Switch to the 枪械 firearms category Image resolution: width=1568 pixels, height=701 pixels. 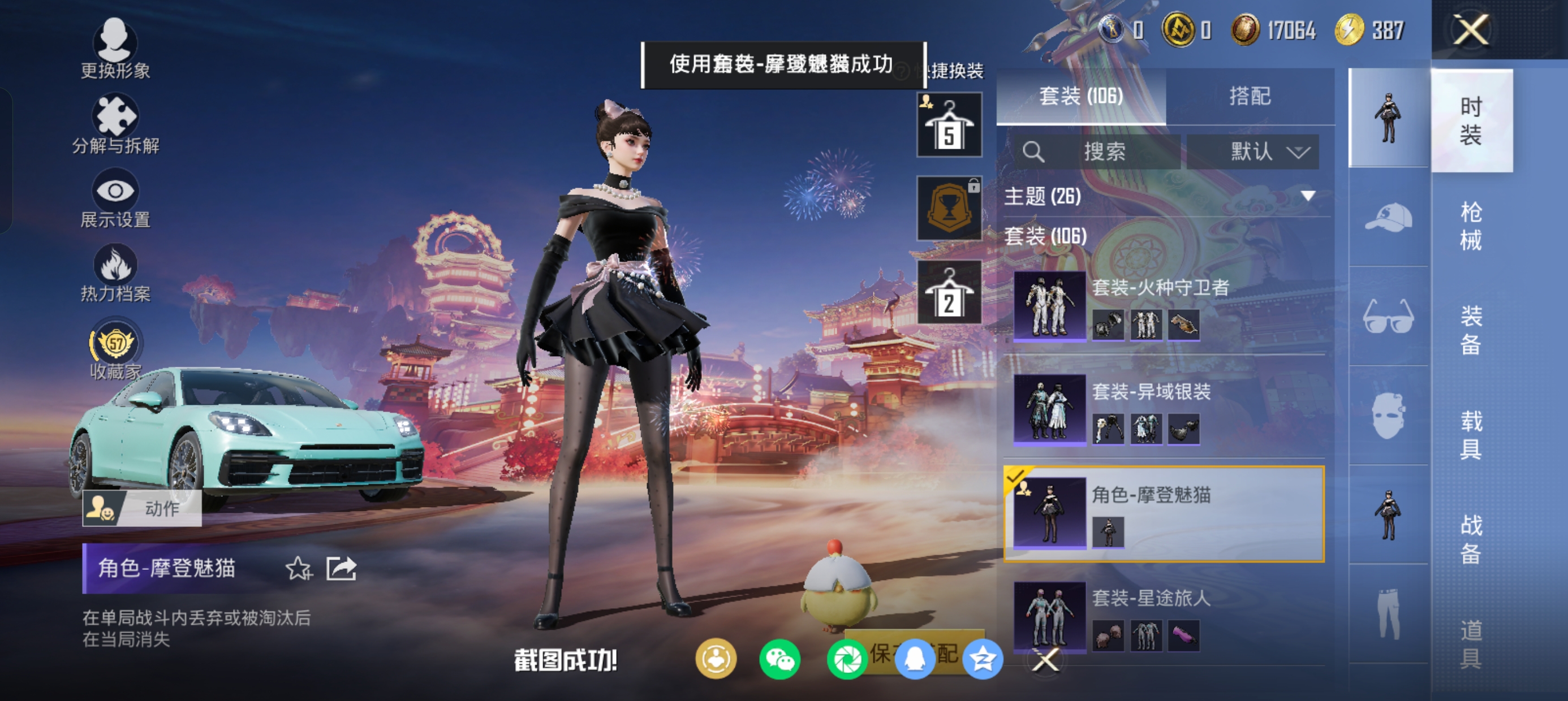[1471, 226]
